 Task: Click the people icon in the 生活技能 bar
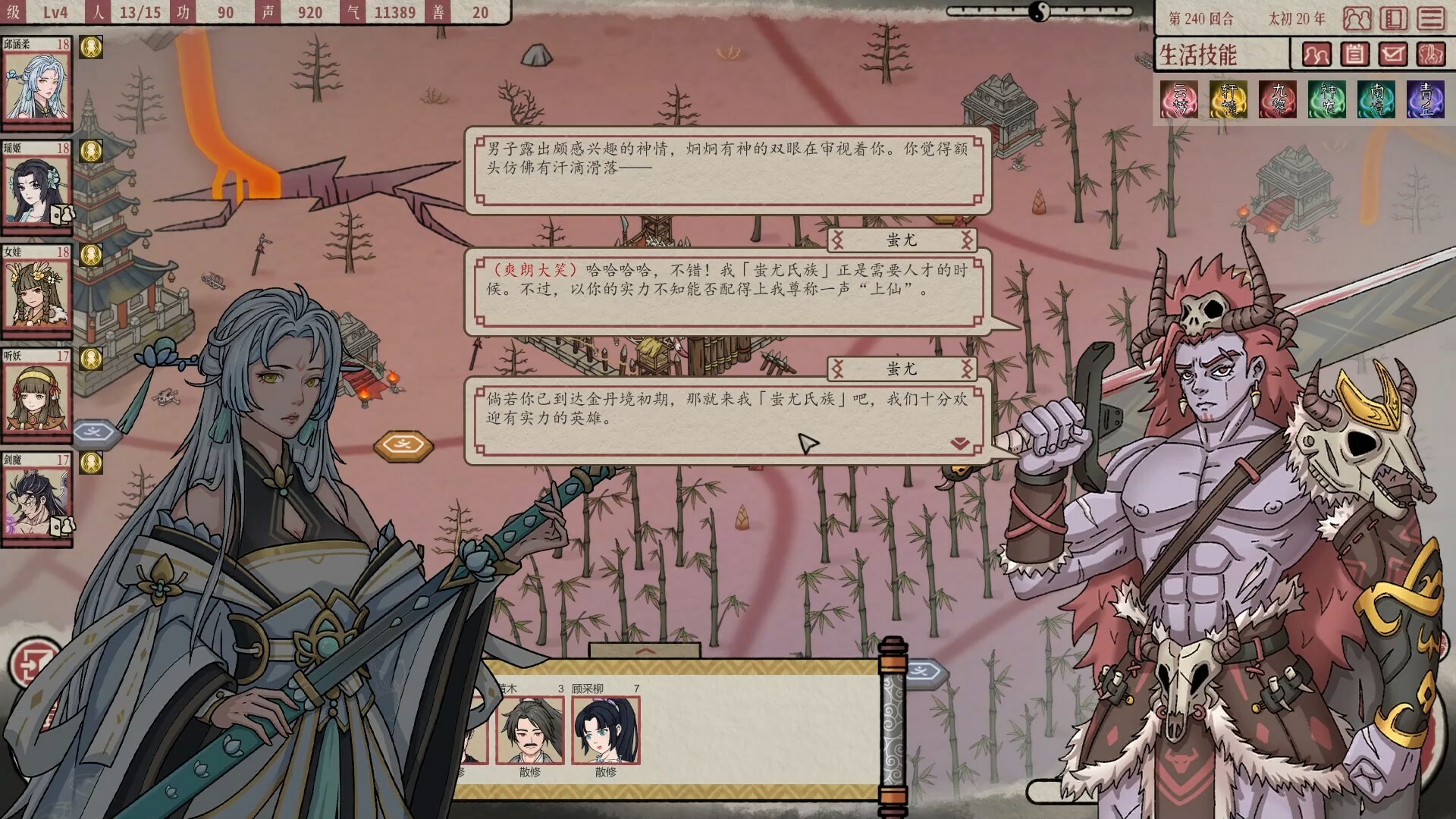1317,54
